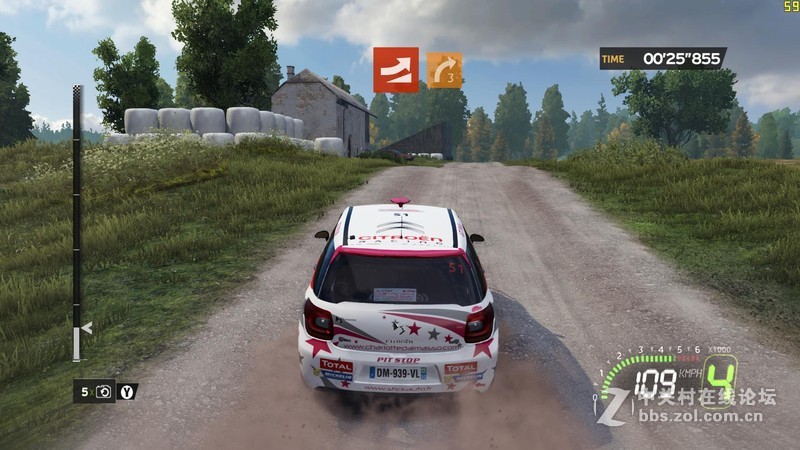
Task: Click the car position marker on progress bar
Action: pos(86,327)
